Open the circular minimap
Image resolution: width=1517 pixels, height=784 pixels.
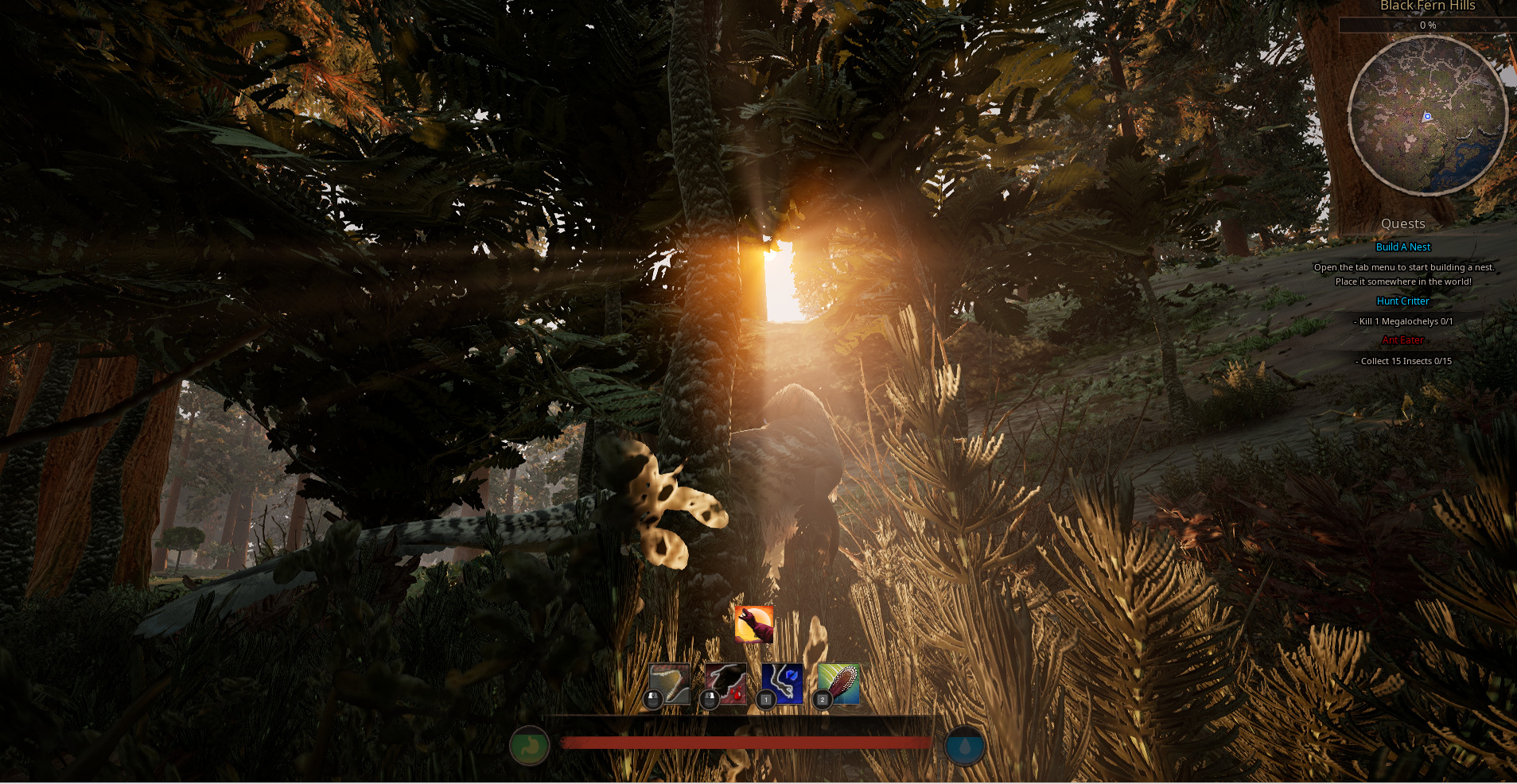pos(1428,116)
